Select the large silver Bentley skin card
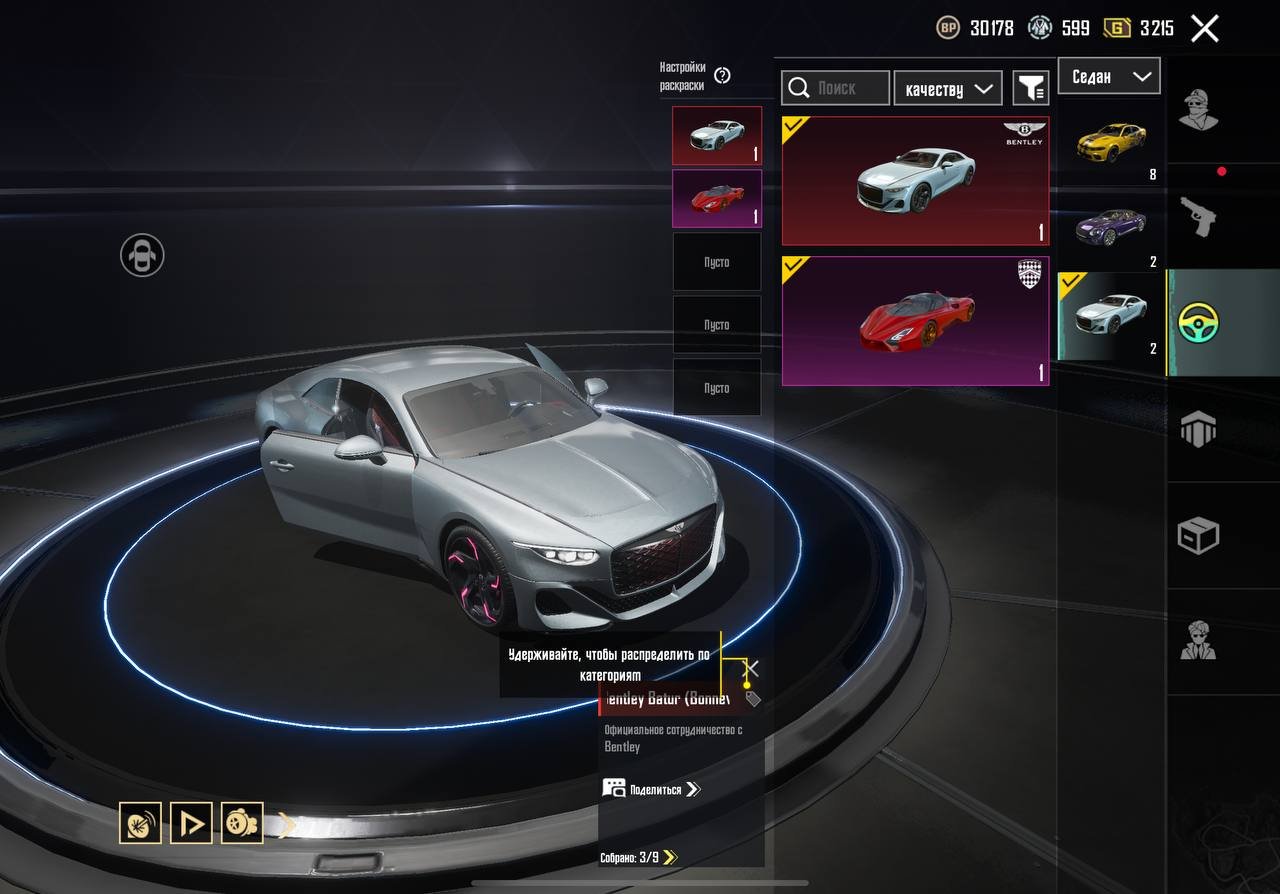The image size is (1280, 894). (x=915, y=181)
